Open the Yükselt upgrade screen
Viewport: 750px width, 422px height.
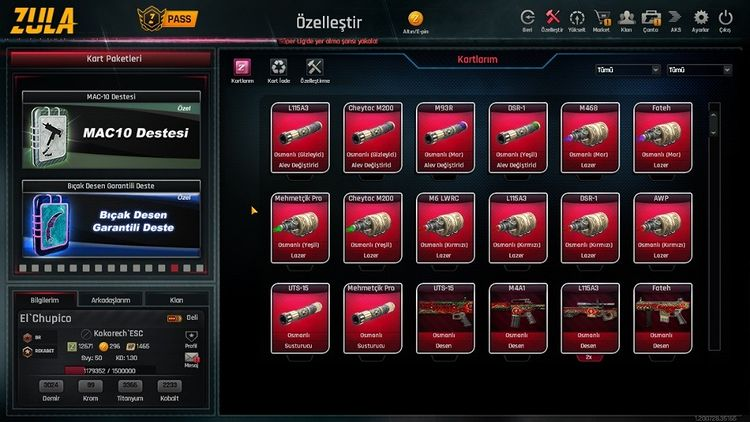click(577, 19)
